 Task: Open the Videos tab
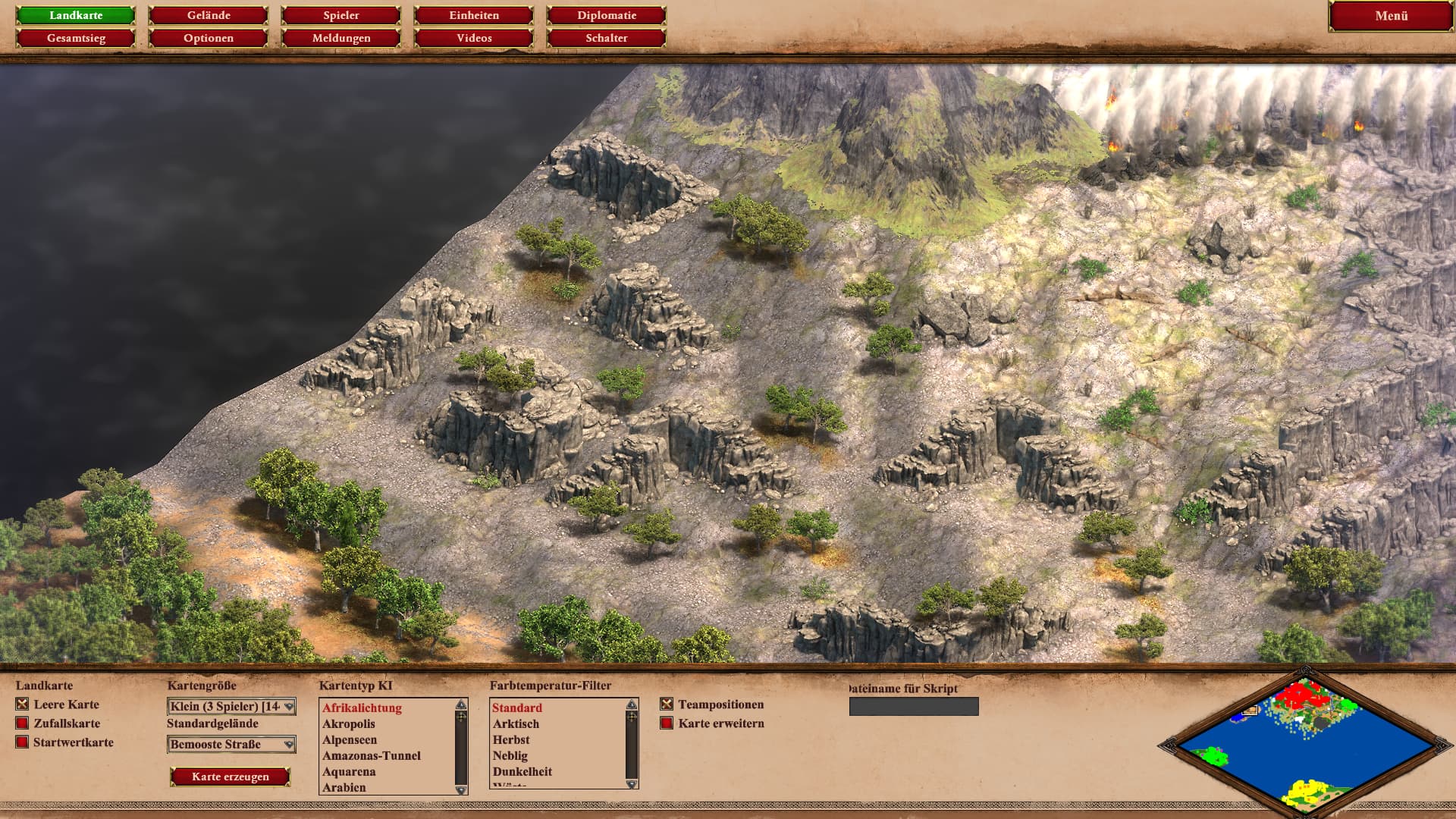(474, 38)
